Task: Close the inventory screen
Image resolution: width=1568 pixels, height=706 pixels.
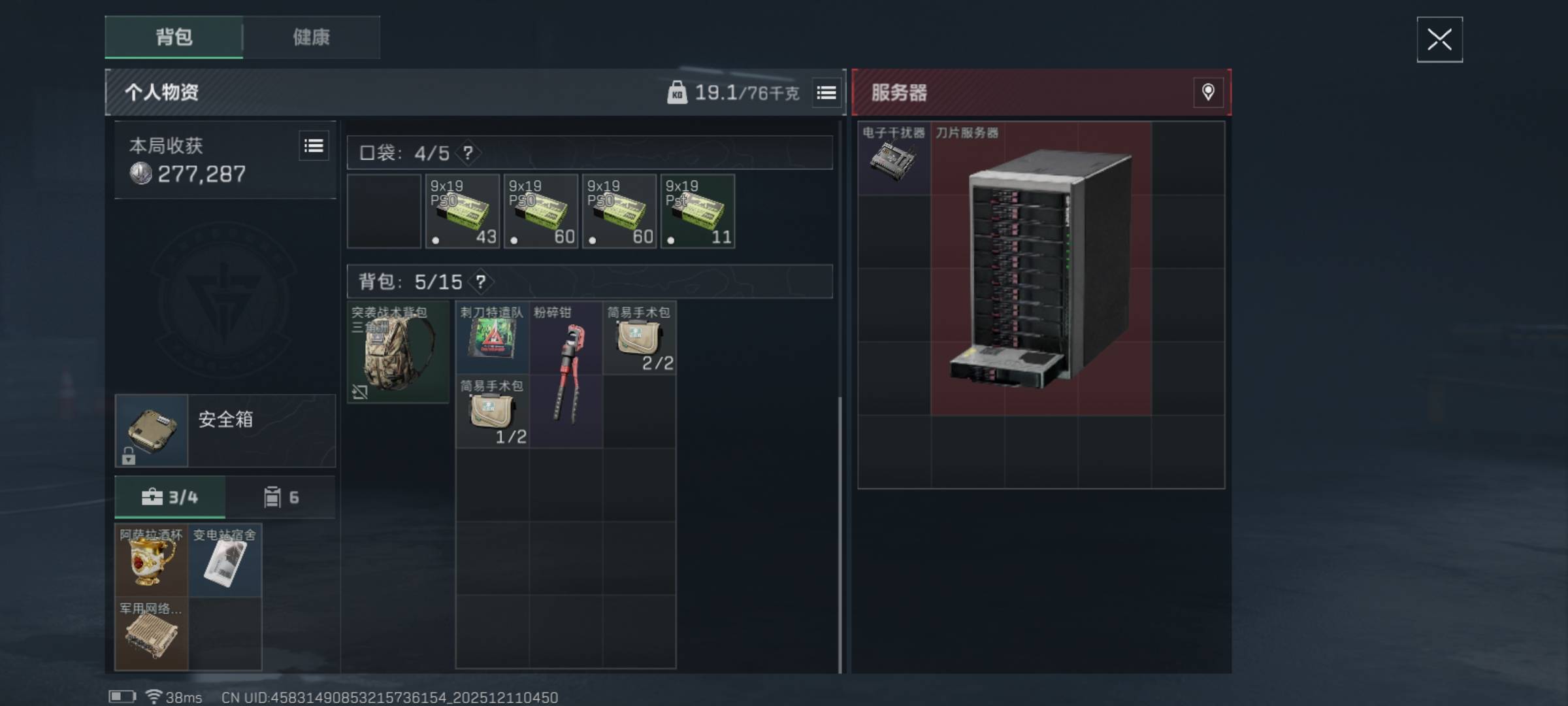Action: point(1439,40)
